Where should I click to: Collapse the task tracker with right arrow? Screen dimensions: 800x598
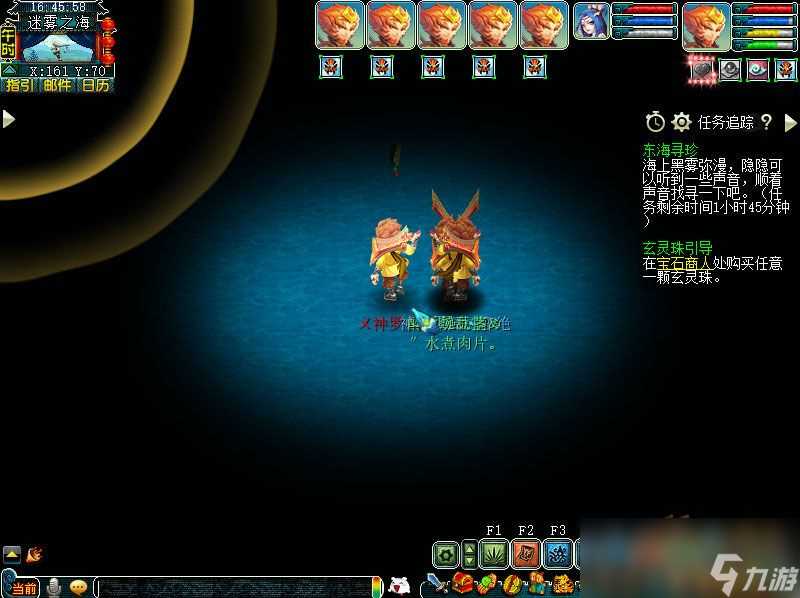[790, 122]
